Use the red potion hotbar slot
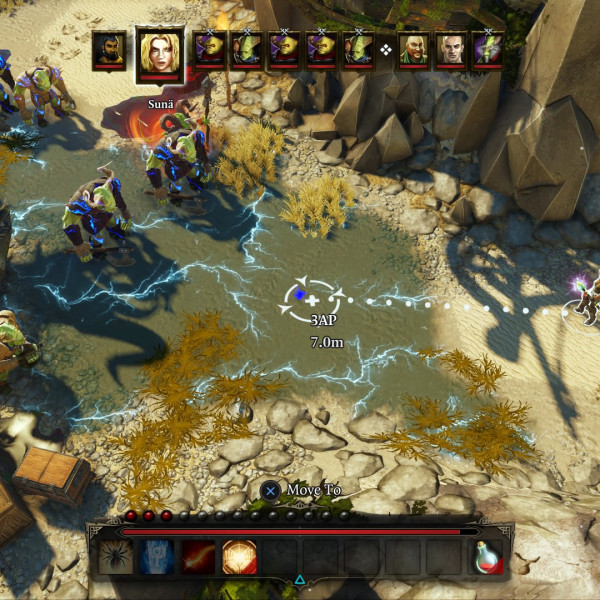The width and height of the screenshot is (600, 600). click(x=488, y=558)
